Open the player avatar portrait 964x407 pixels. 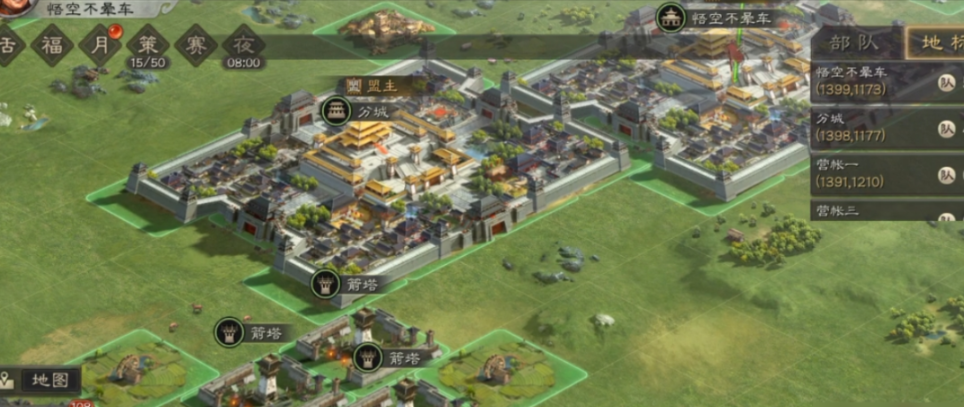tap(10, 10)
